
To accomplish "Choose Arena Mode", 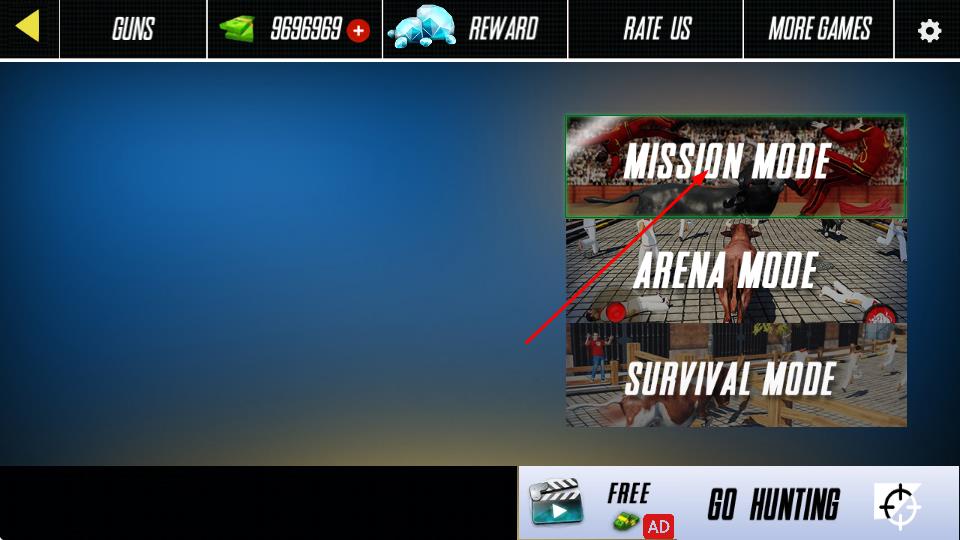I will 735,270.
